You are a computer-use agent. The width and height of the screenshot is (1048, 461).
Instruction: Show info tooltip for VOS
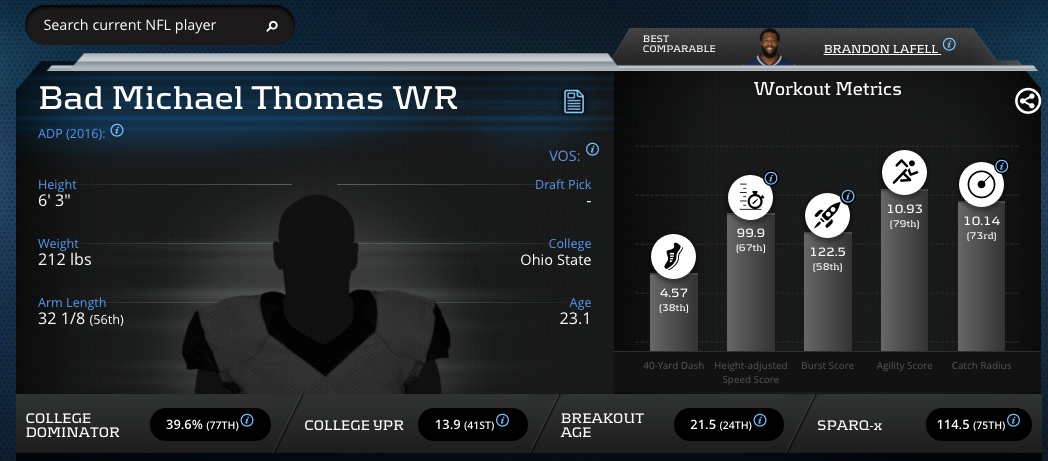[592, 150]
